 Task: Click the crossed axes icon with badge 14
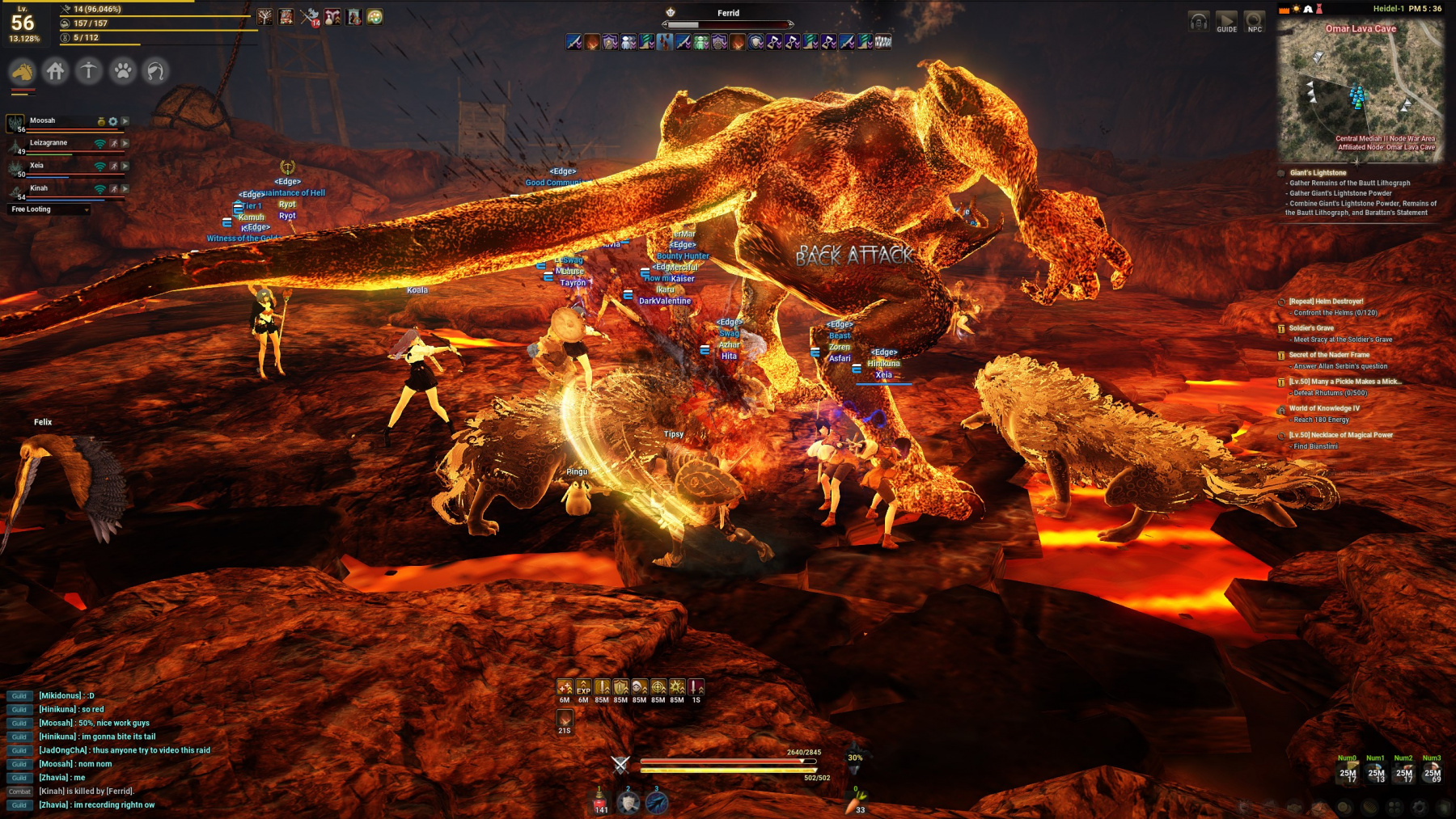(310, 17)
